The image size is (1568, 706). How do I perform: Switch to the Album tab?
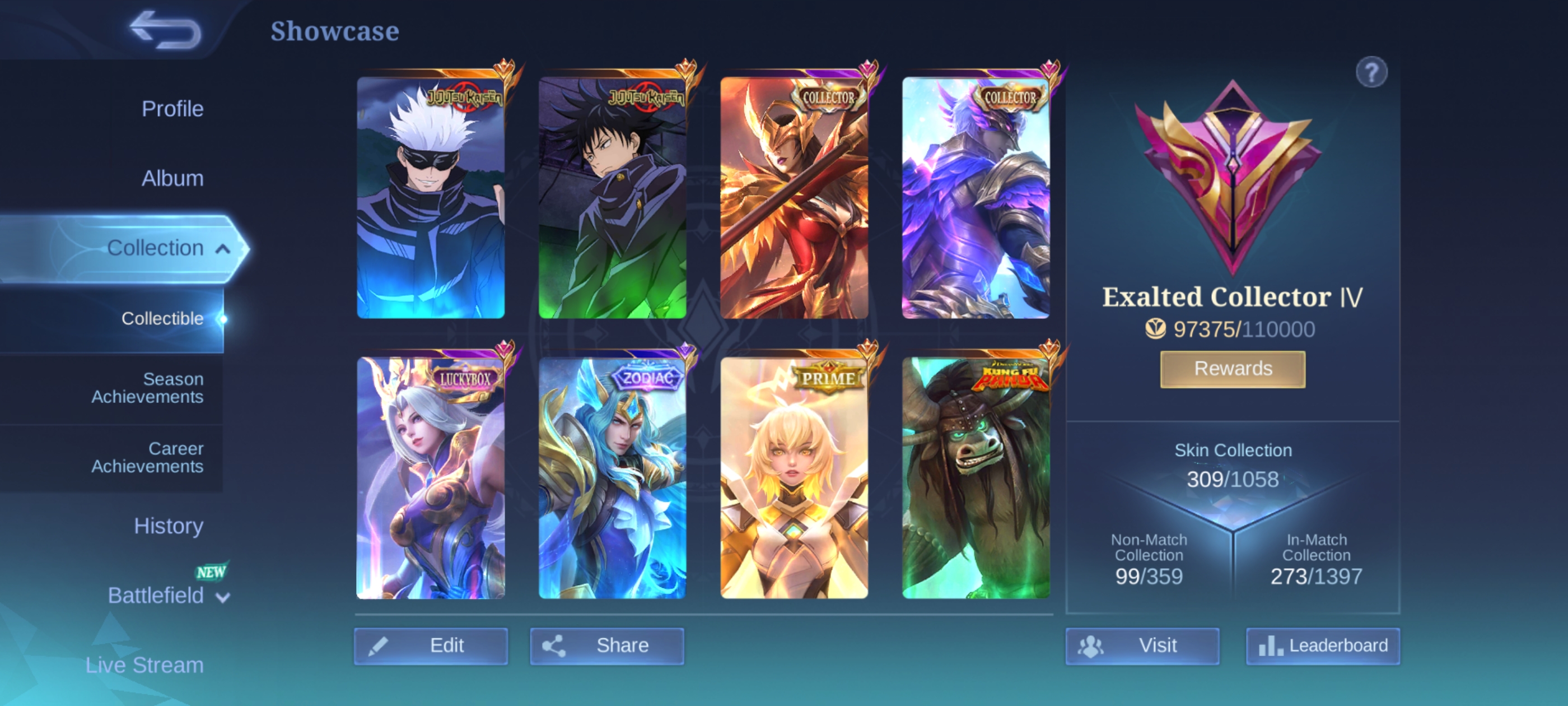(172, 179)
